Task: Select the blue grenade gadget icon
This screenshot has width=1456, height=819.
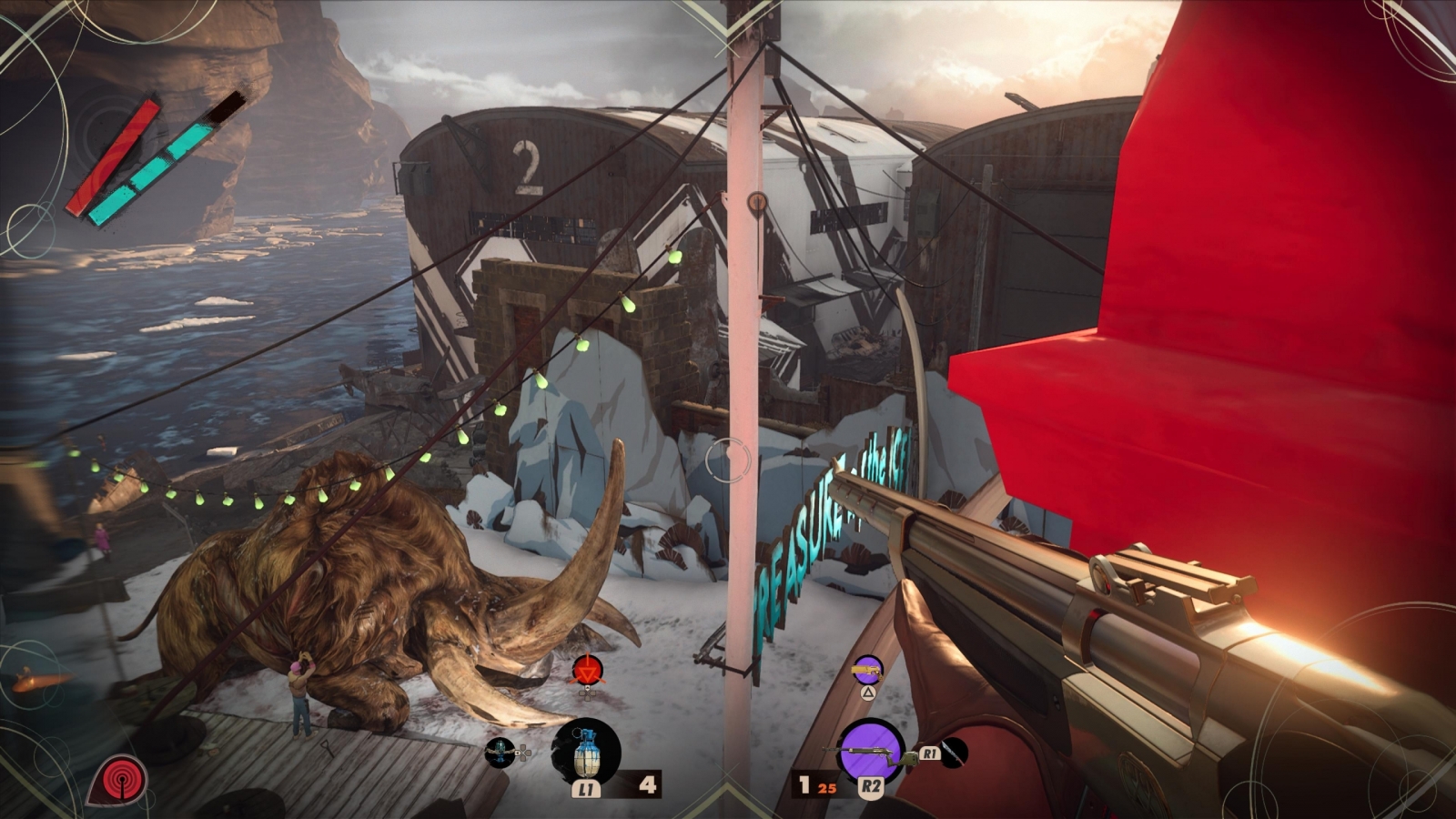Action: click(x=586, y=751)
